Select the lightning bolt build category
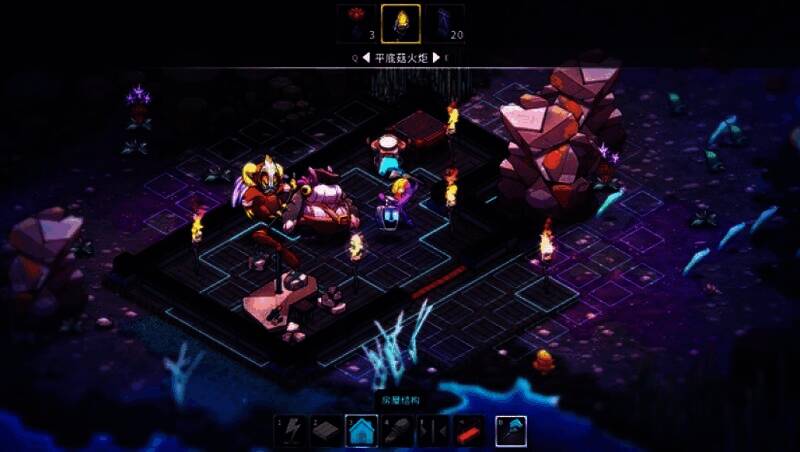The height and width of the screenshot is (452, 800). pyautogui.click(x=291, y=430)
